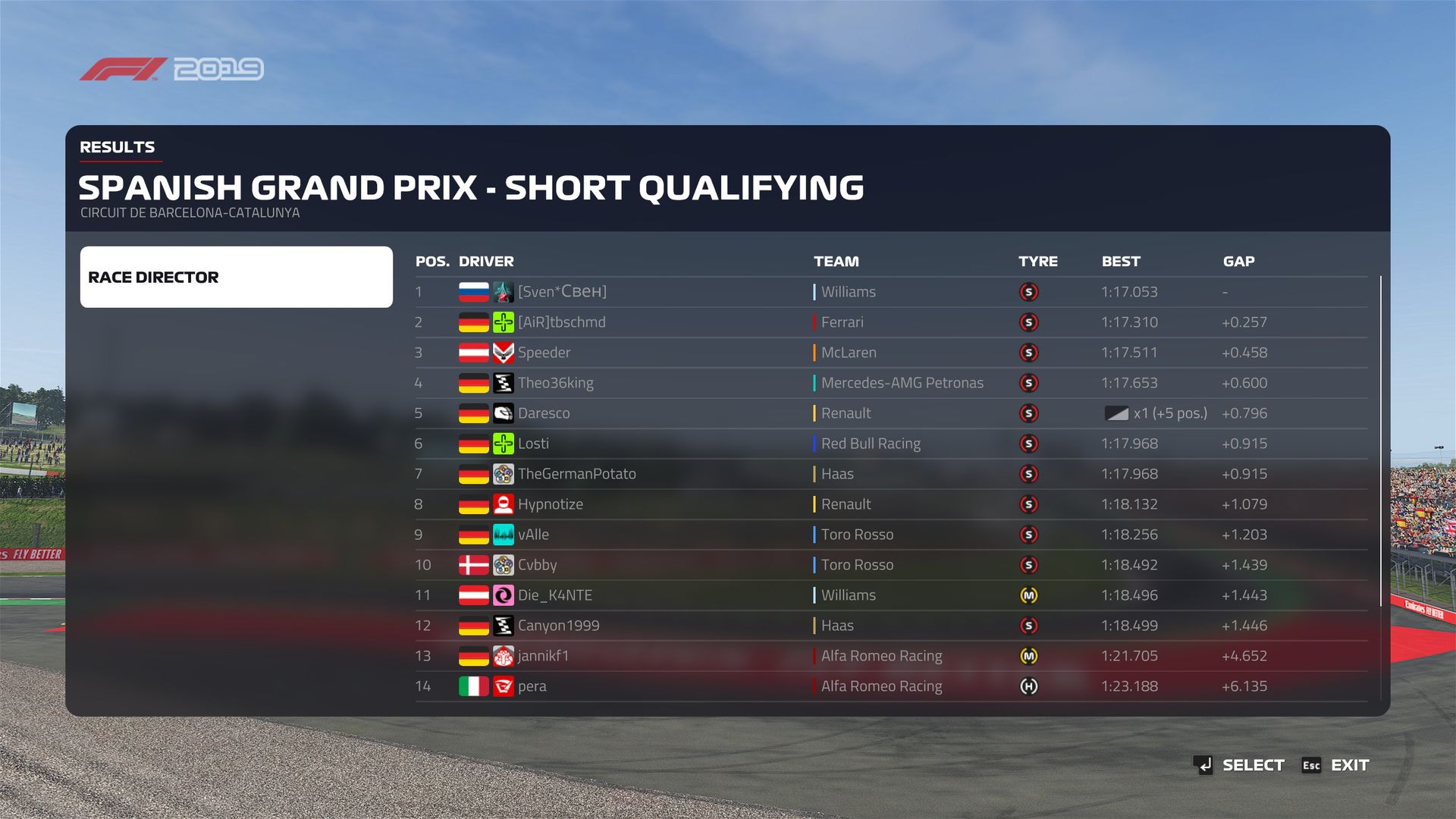1456x819 pixels.
Task: Select the [Sven*Свен] driver row
Action: click(x=562, y=292)
